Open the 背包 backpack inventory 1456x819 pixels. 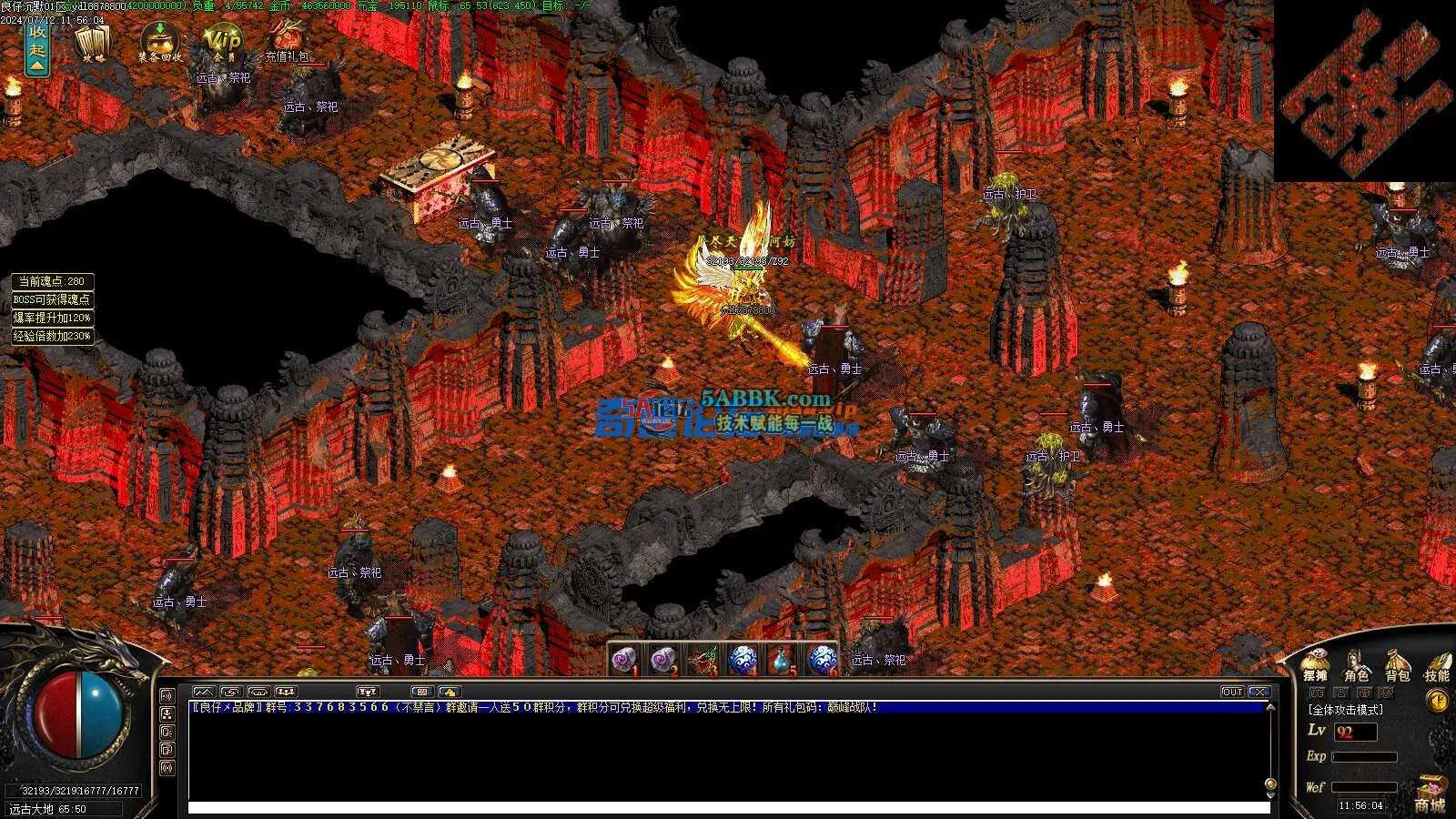point(1397,667)
